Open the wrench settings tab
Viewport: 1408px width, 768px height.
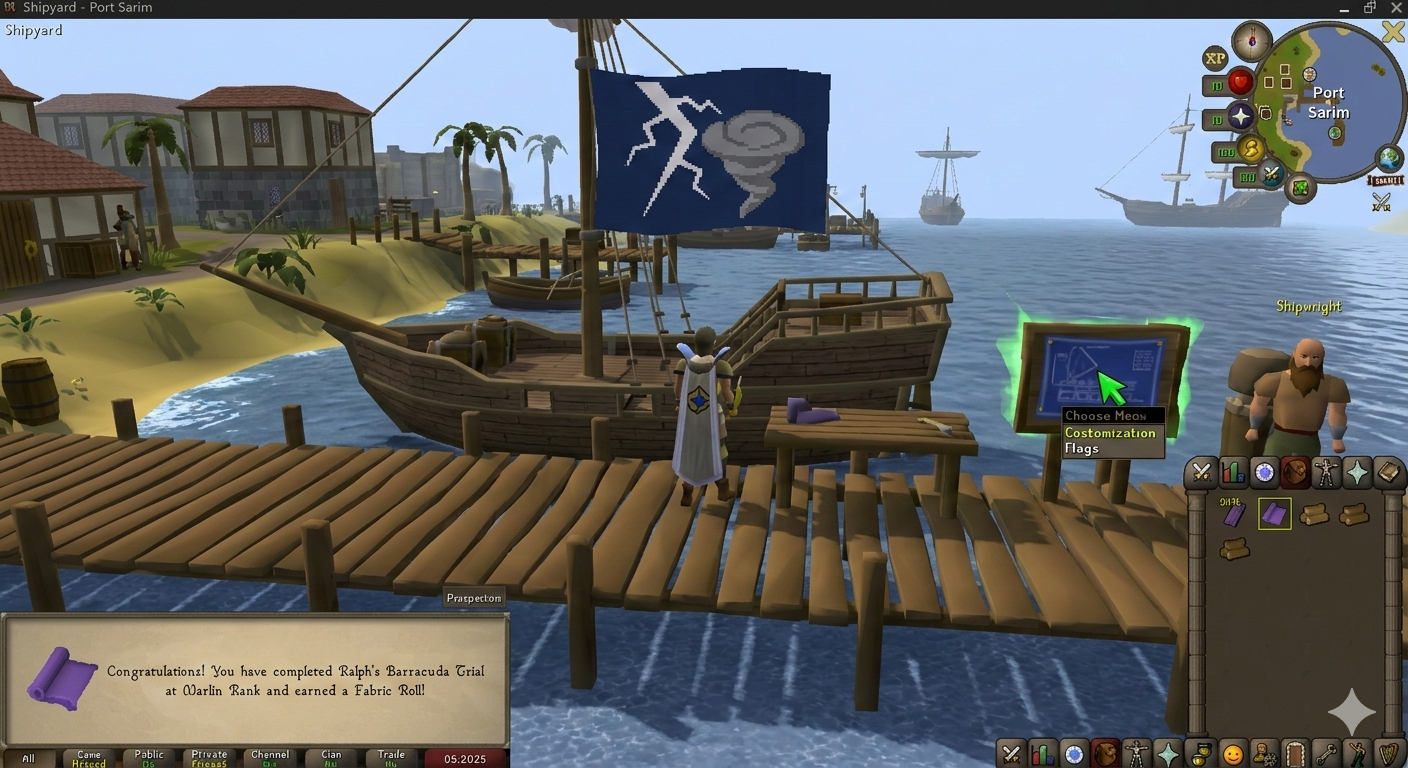(1326, 753)
